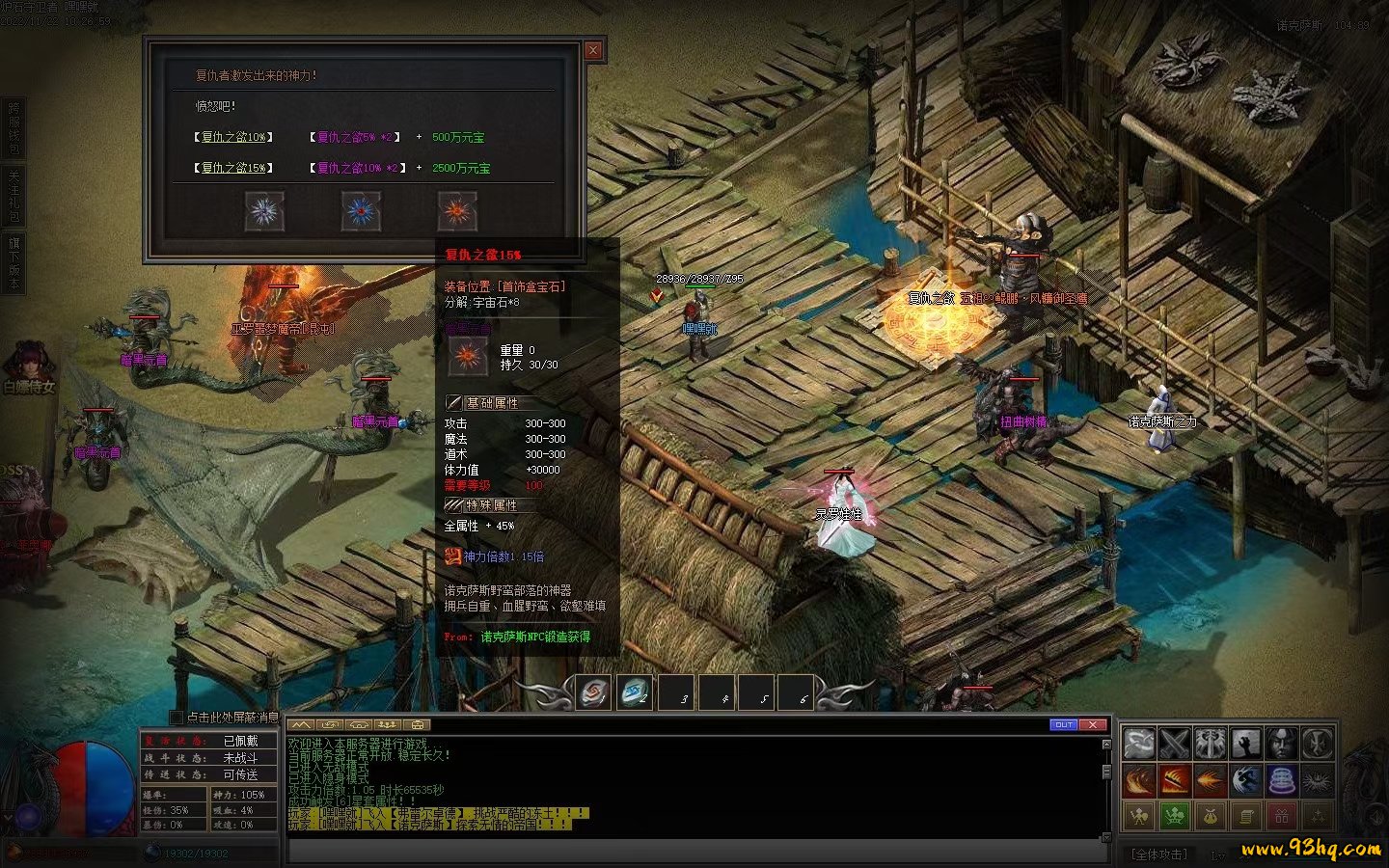
Task: Use the fireball projectile skill
Action: pyautogui.click(x=1210, y=779)
